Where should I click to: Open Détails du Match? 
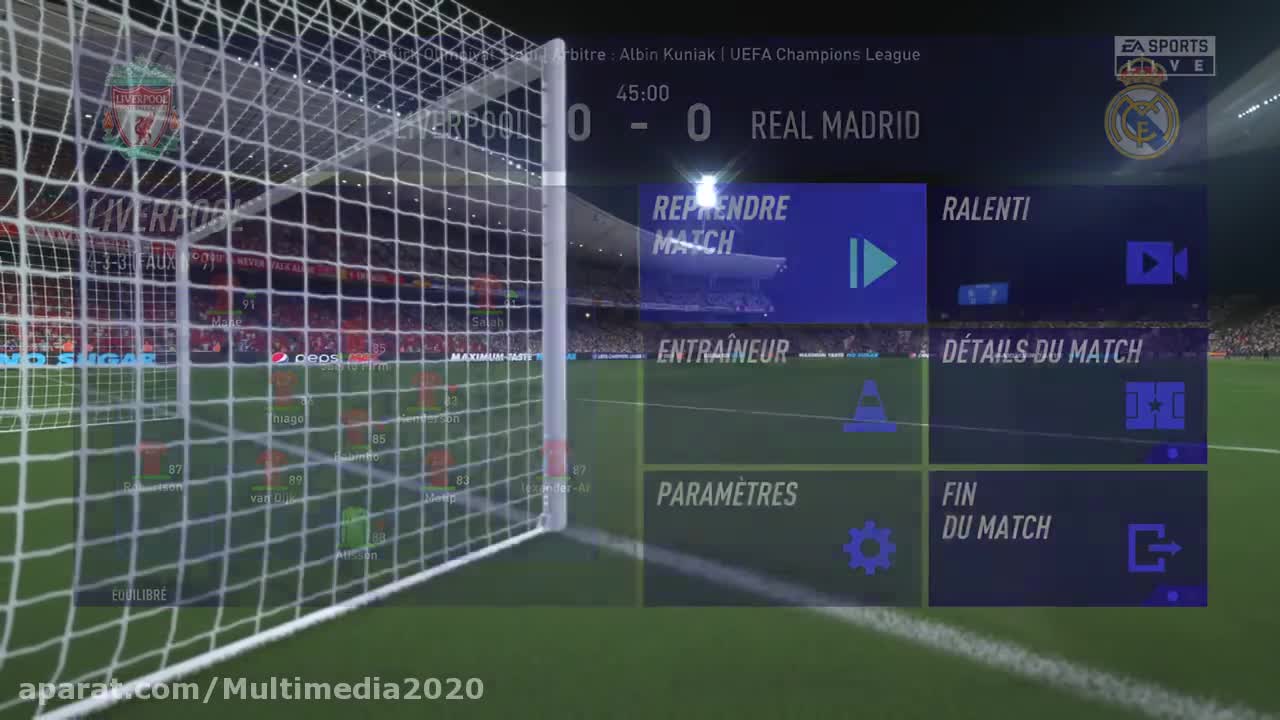pyautogui.click(x=1067, y=398)
